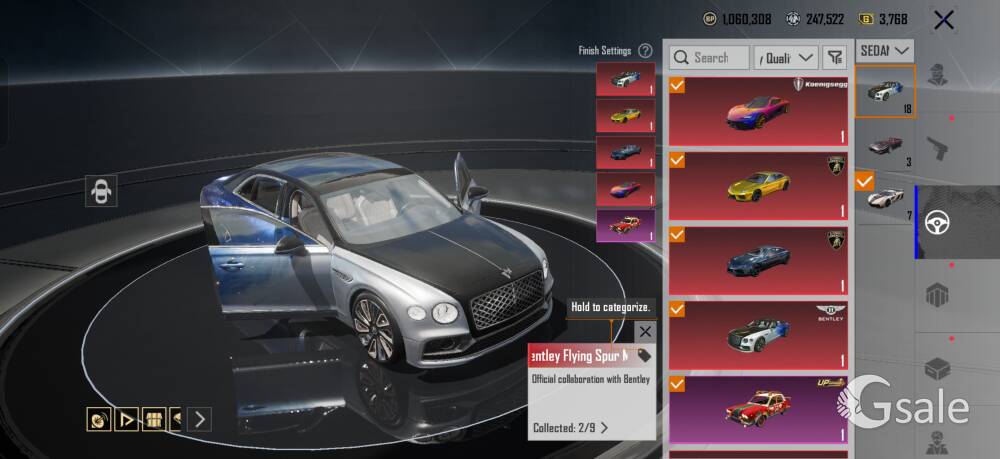
Task: Select the red UP rally car card
Action: (759, 408)
